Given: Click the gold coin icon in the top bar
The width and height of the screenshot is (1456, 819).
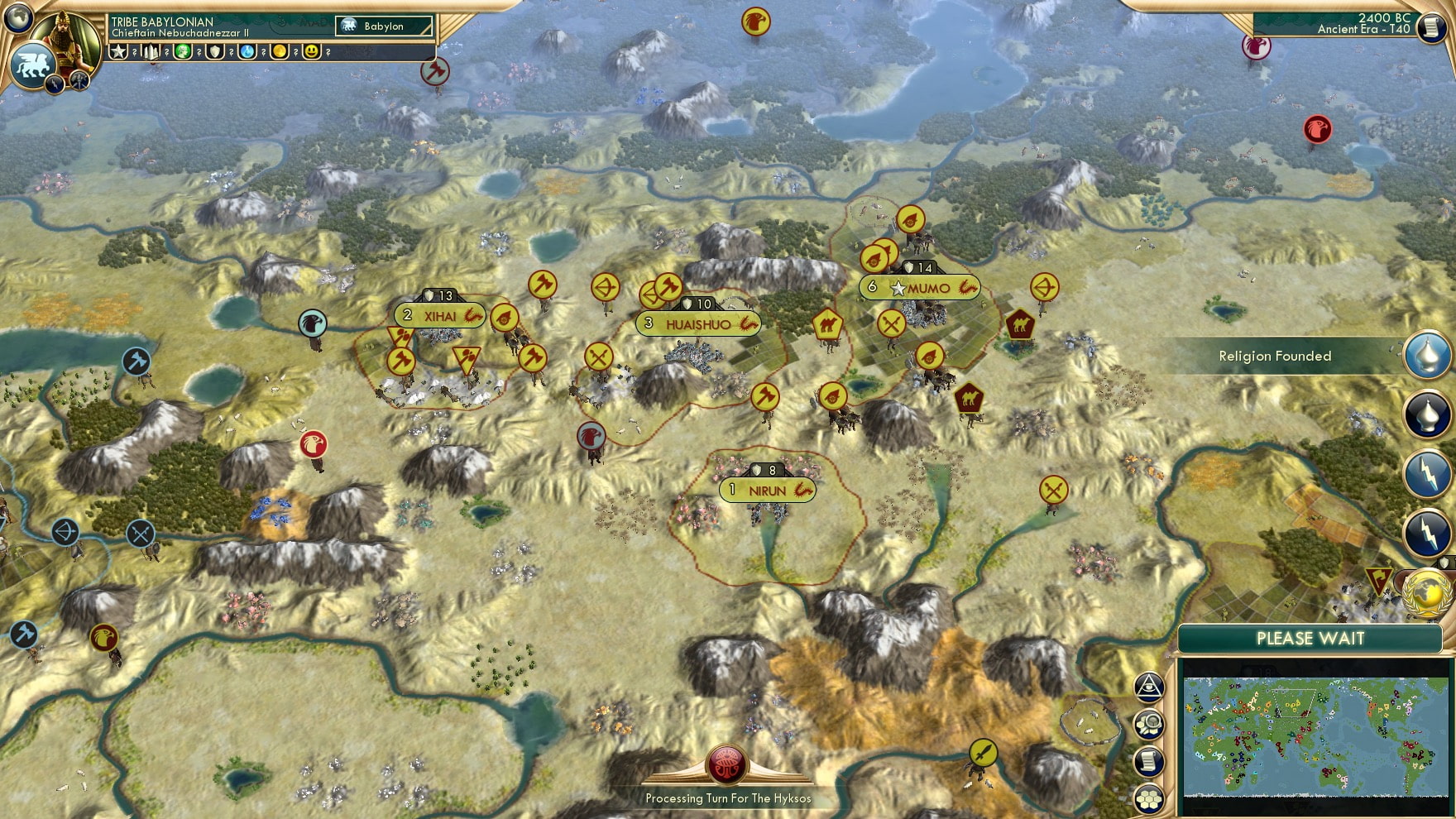Looking at the screenshot, I should point(280,51).
